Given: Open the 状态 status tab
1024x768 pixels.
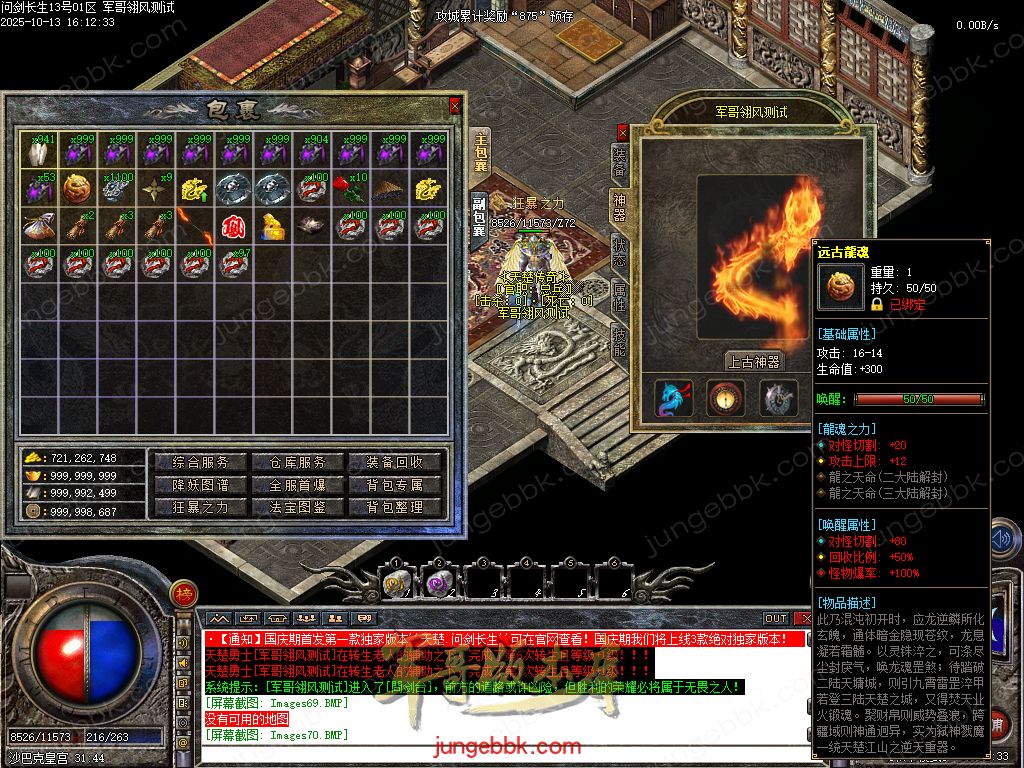Looking at the screenshot, I should tap(620, 249).
